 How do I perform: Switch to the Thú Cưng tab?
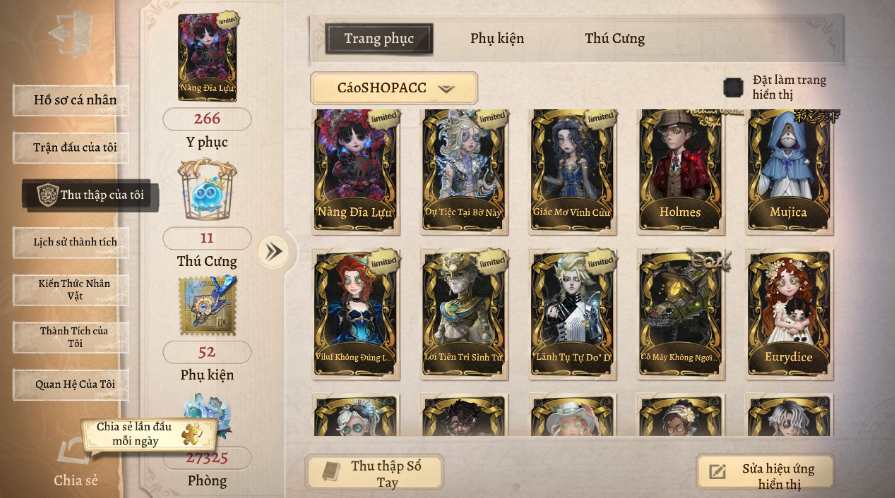(614, 39)
